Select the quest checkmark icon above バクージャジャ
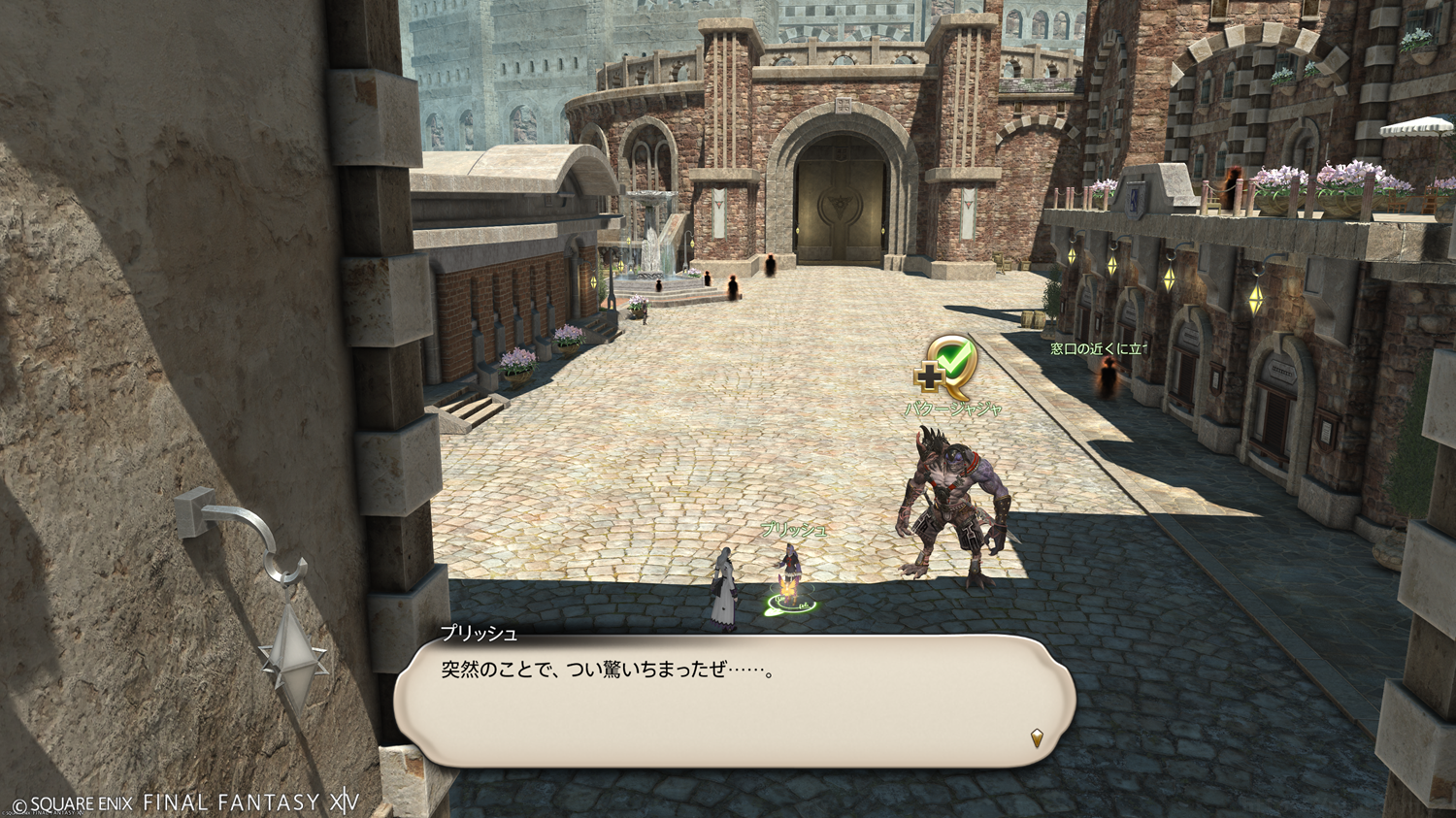 (x=947, y=367)
